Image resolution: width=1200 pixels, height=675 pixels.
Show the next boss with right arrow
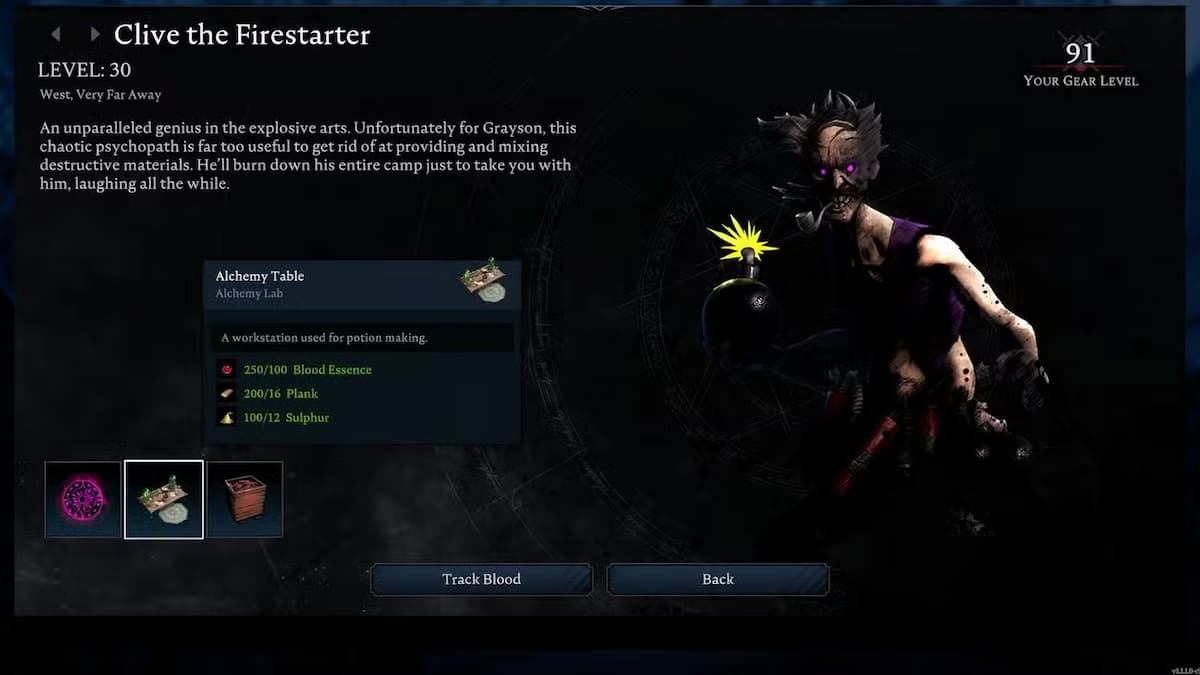94,35
